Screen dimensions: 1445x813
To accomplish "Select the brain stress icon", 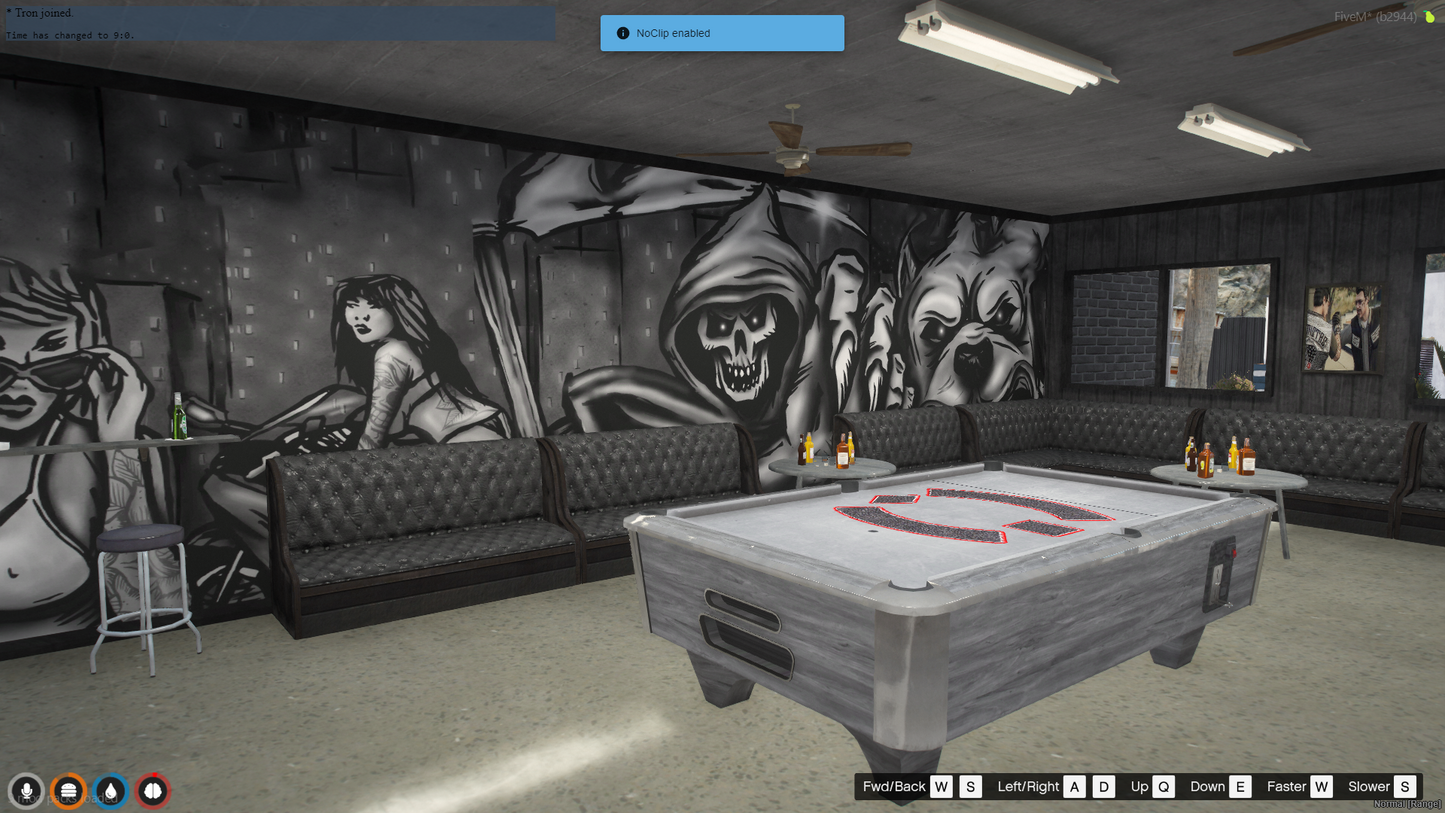I will pos(152,791).
